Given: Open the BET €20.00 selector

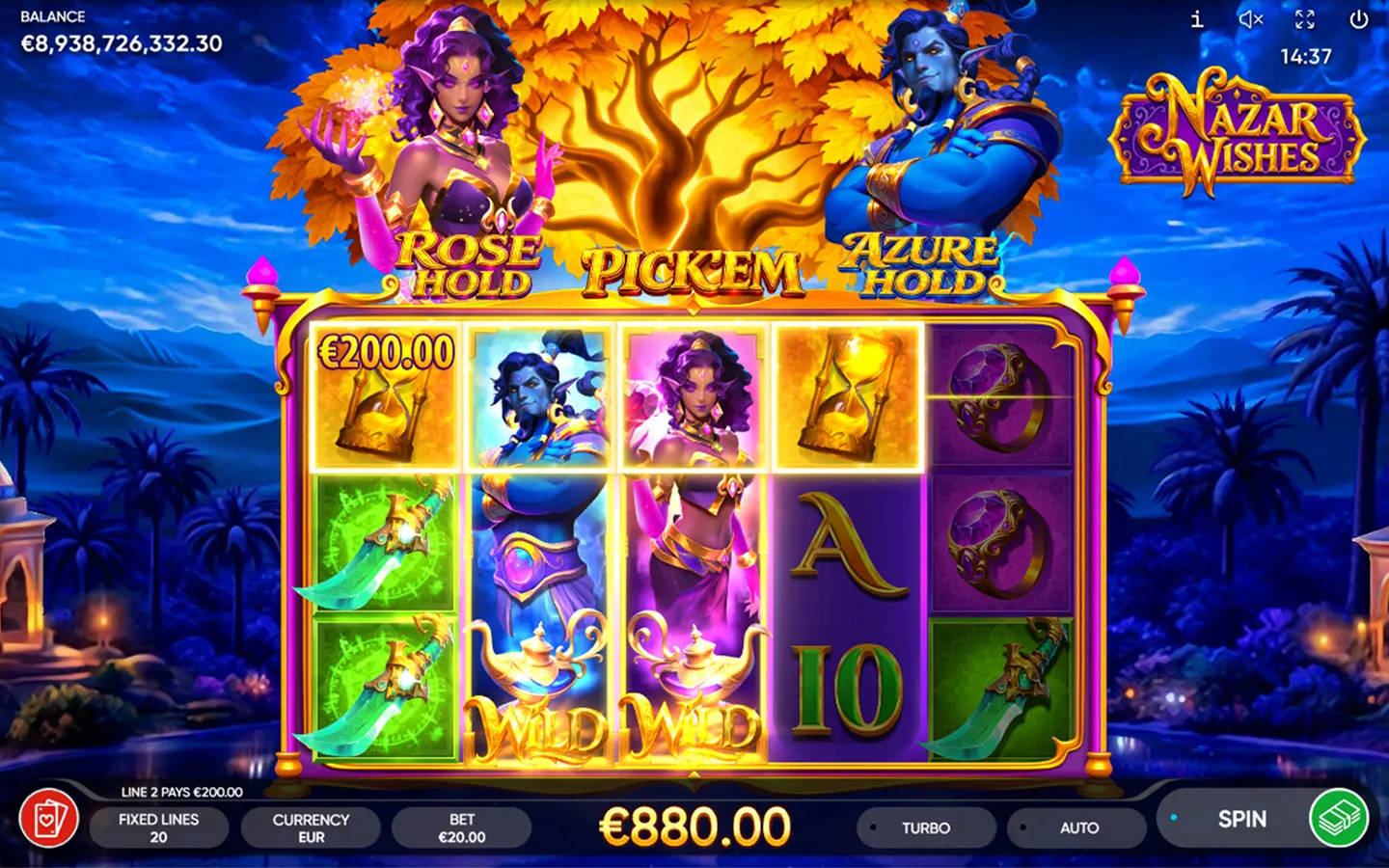Looking at the screenshot, I should (461, 827).
